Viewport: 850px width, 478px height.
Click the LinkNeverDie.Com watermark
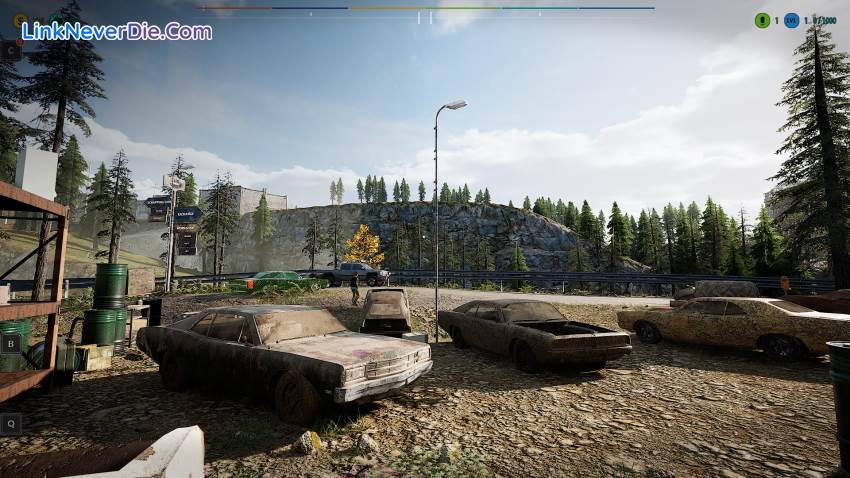[x=116, y=31]
